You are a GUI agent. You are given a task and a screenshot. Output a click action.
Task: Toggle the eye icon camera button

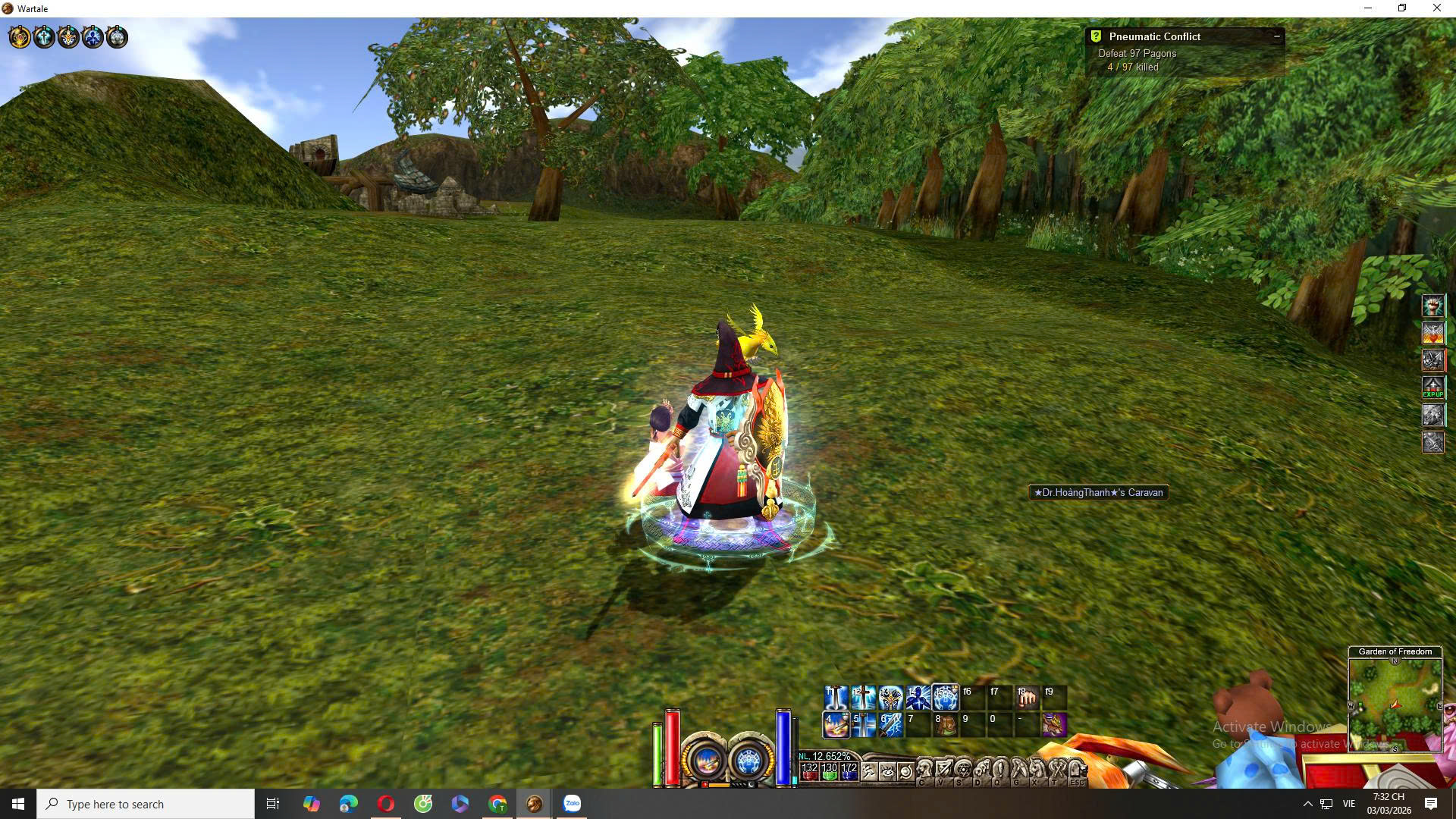887,772
